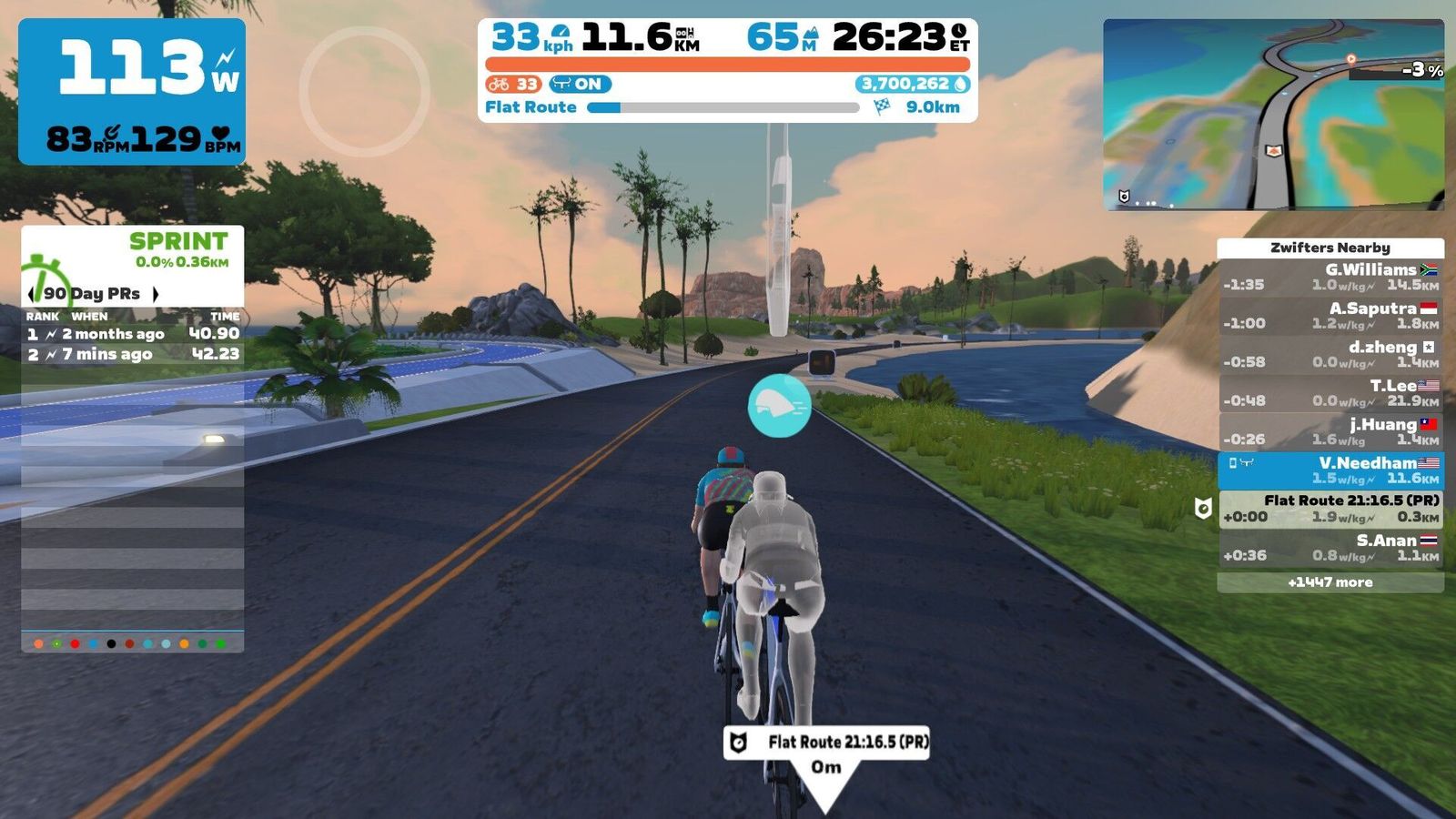Select rider d.zheng in the nearby list

1330,354
